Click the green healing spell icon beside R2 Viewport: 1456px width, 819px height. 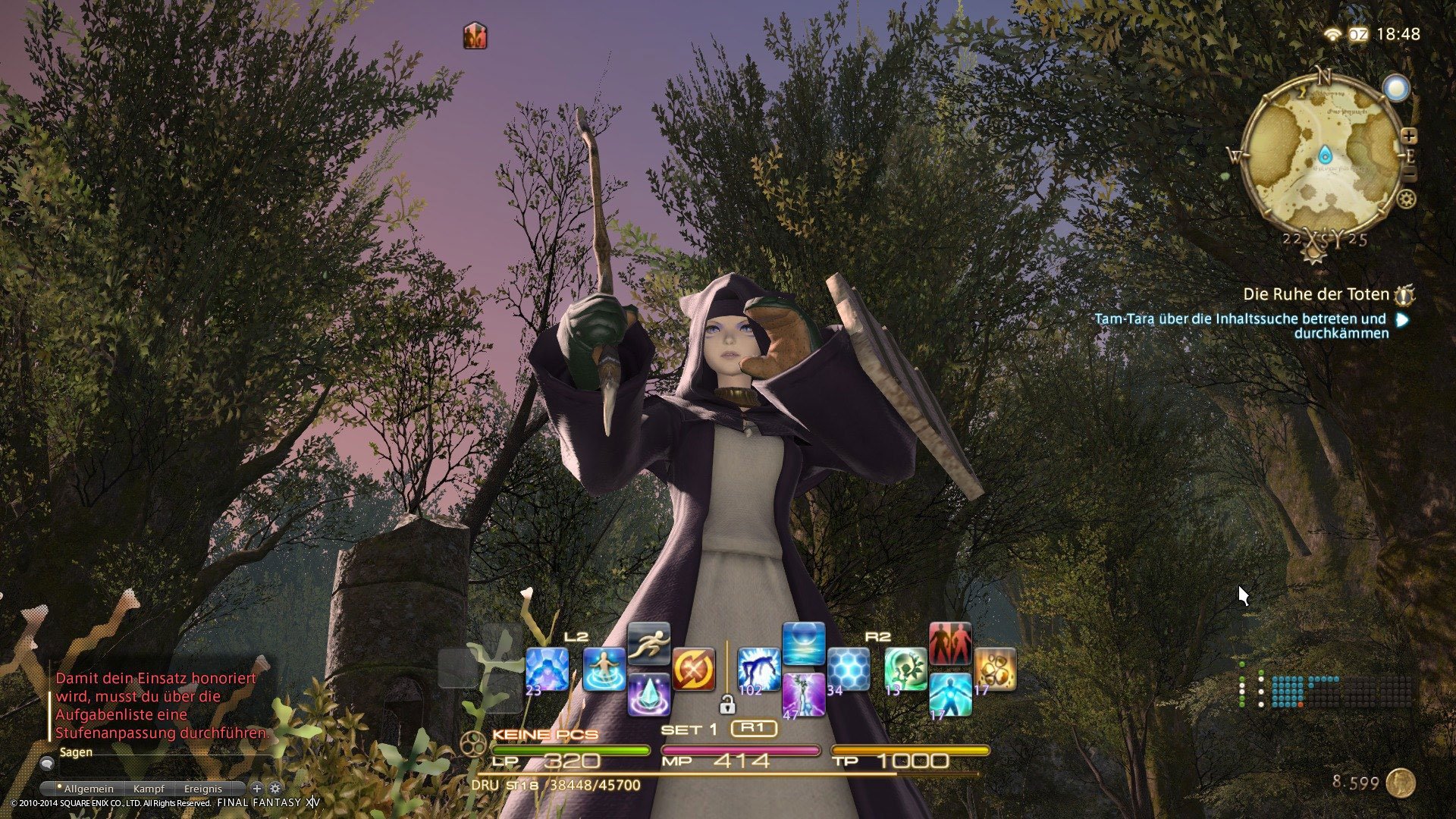[x=905, y=670]
